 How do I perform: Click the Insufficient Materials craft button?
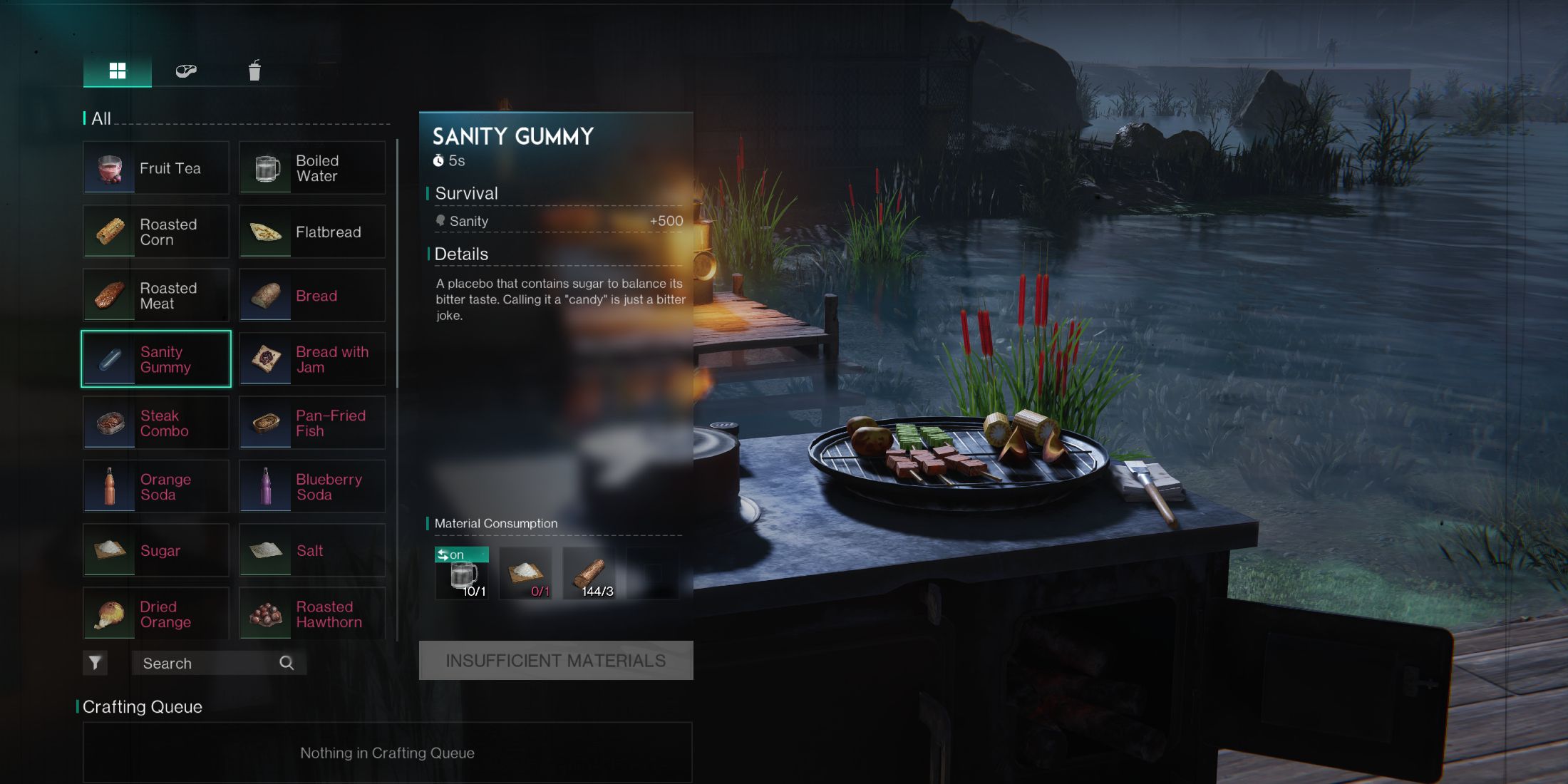555,659
